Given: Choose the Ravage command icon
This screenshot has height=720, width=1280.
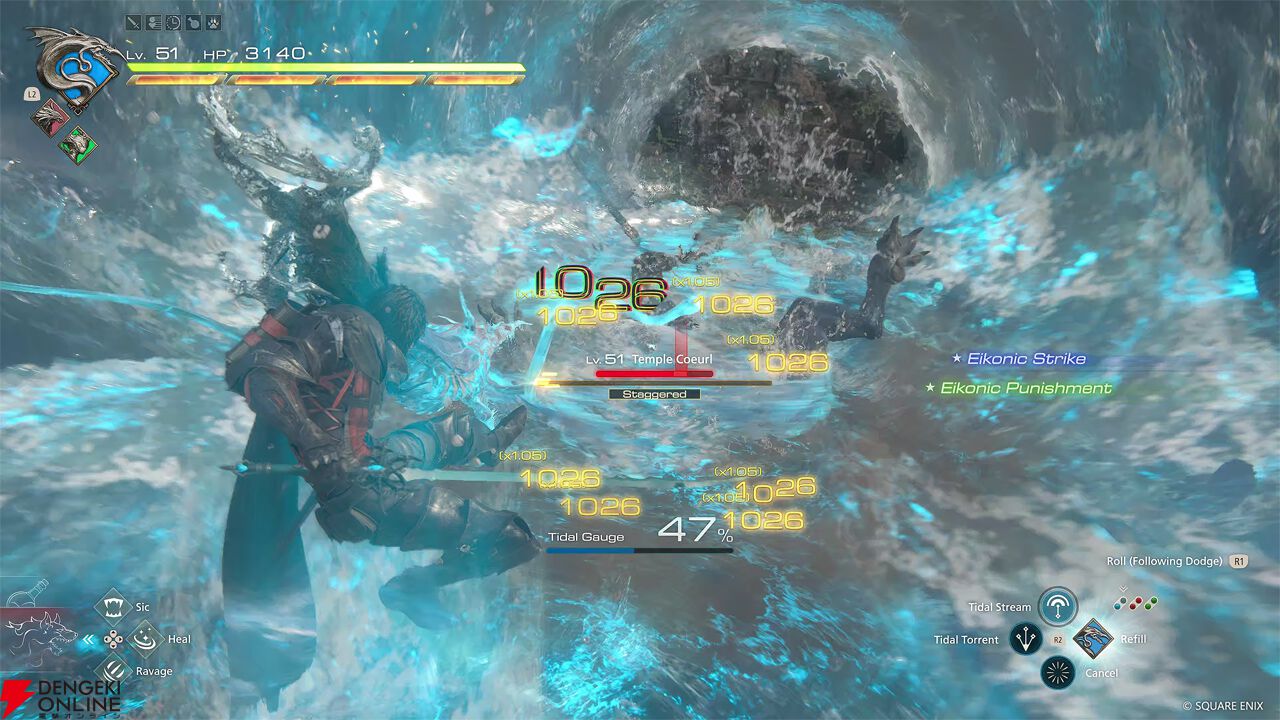Looking at the screenshot, I should coord(113,671).
